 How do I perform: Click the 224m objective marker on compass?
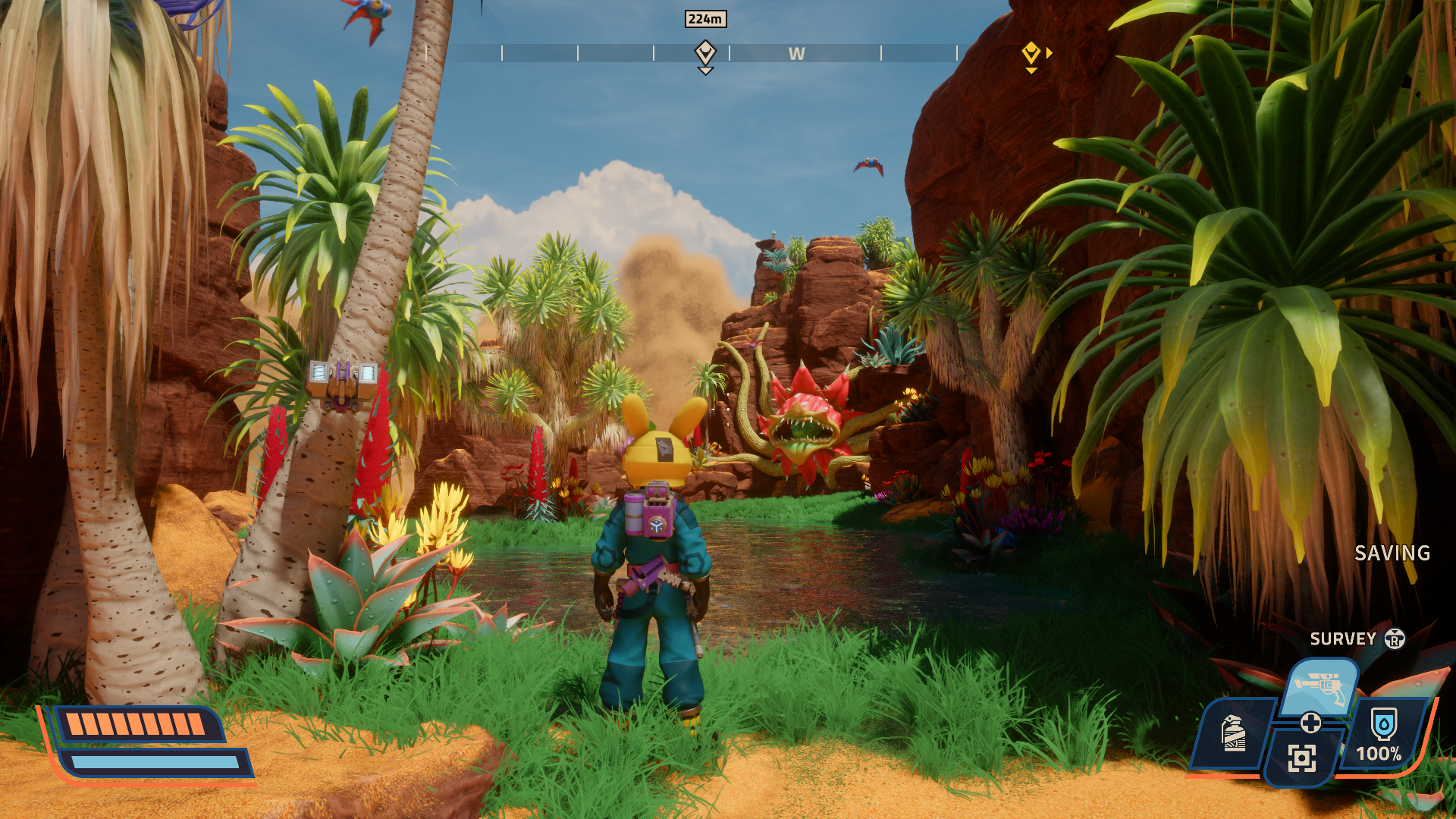(x=705, y=53)
